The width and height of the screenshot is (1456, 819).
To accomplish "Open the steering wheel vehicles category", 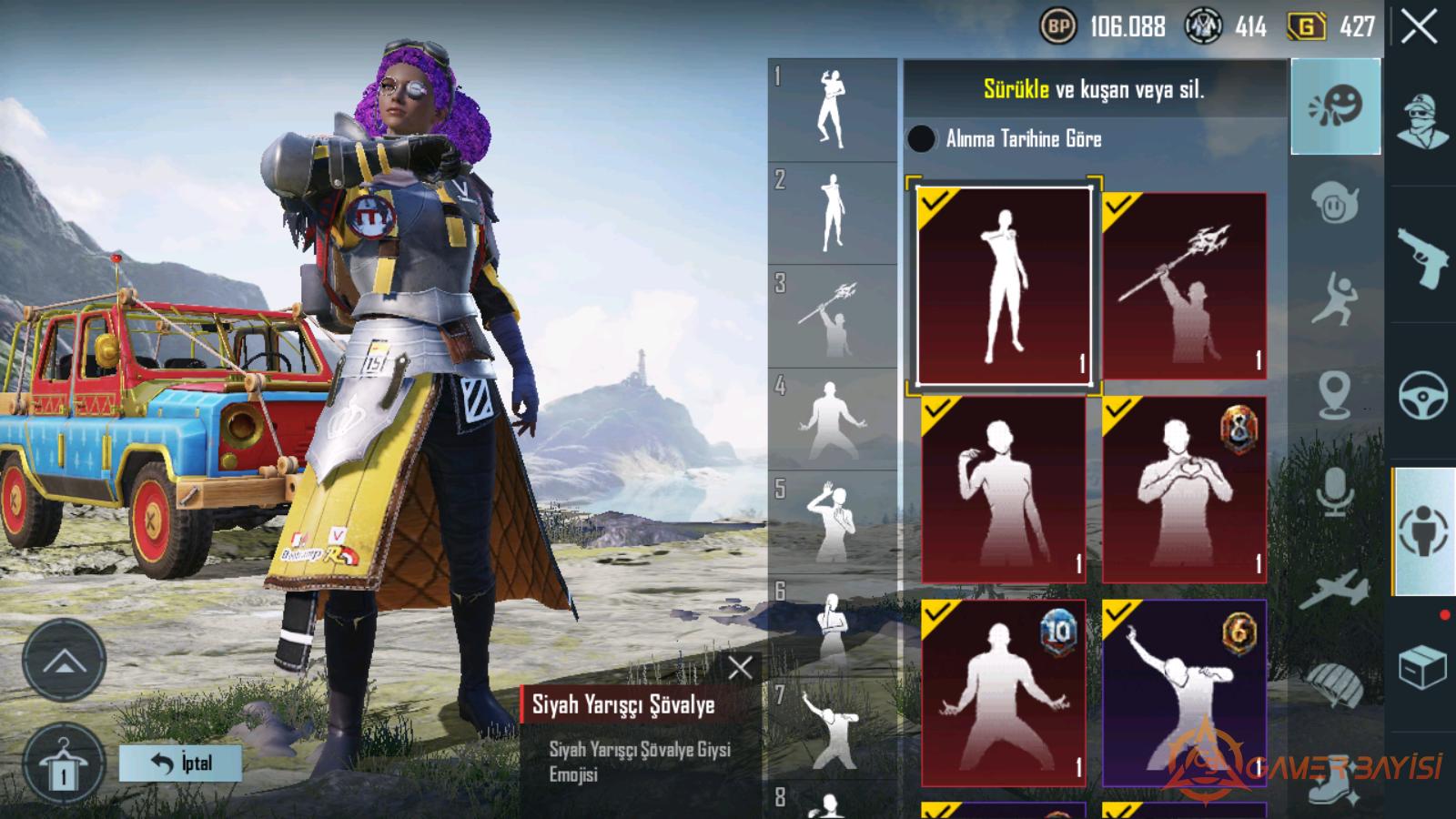I will (1423, 394).
